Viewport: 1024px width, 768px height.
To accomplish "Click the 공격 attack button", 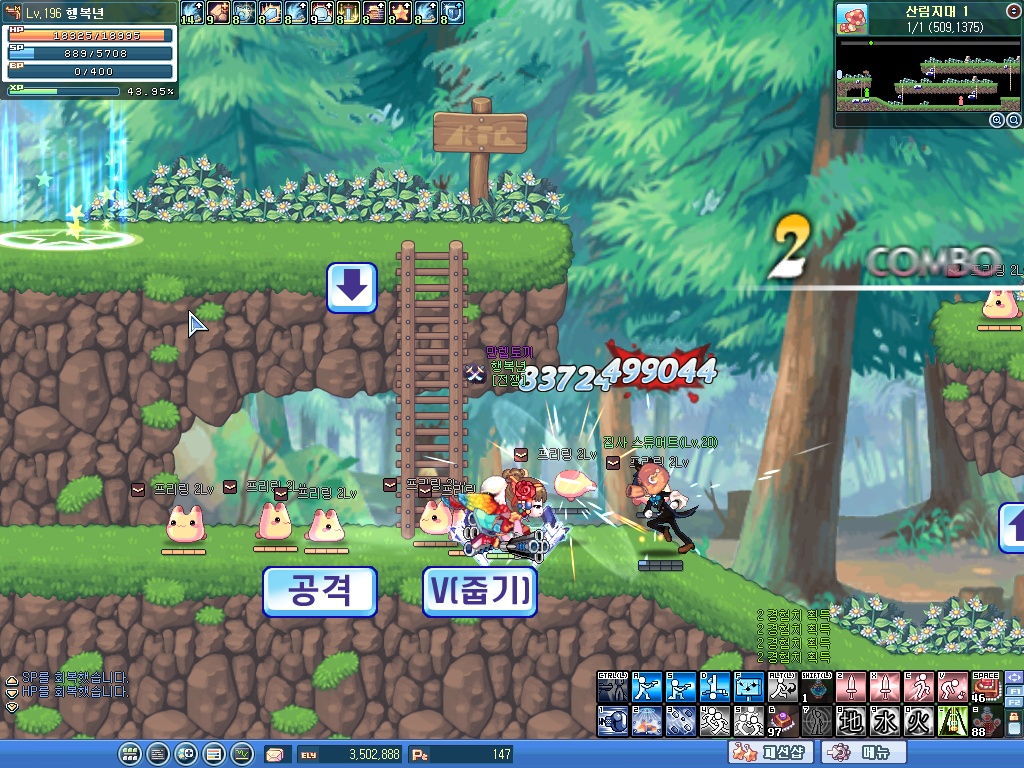I will tap(319, 591).
